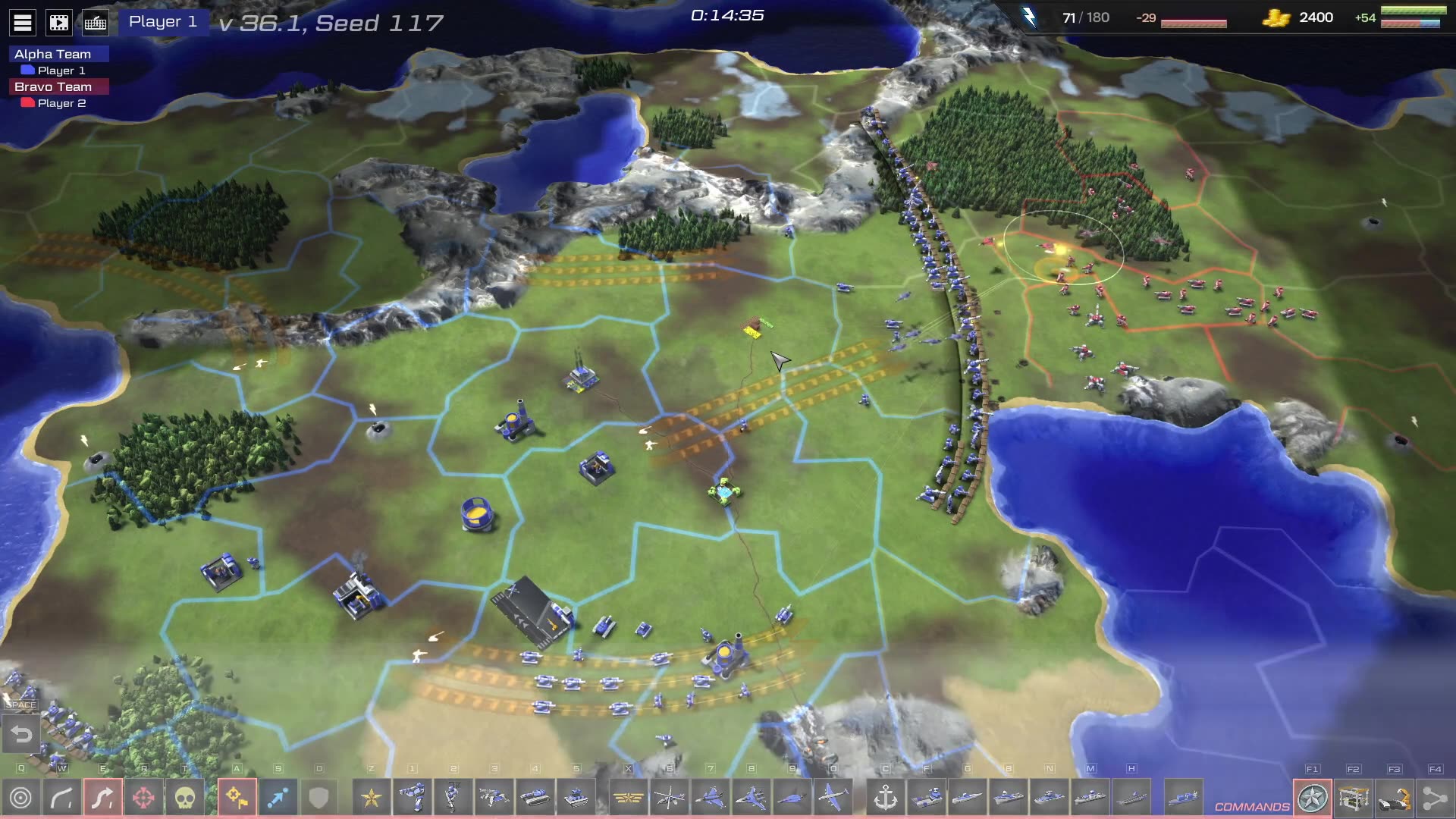Open the orange robotic arm tab
Viewport: 1456px width, 819px height.
[x=1395, y=798]
